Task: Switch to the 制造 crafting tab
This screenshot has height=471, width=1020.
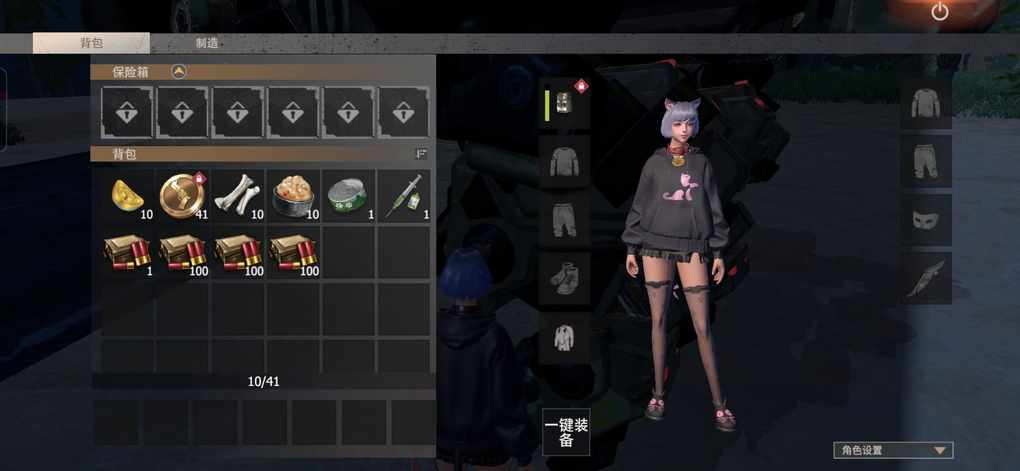Action: 207,43
